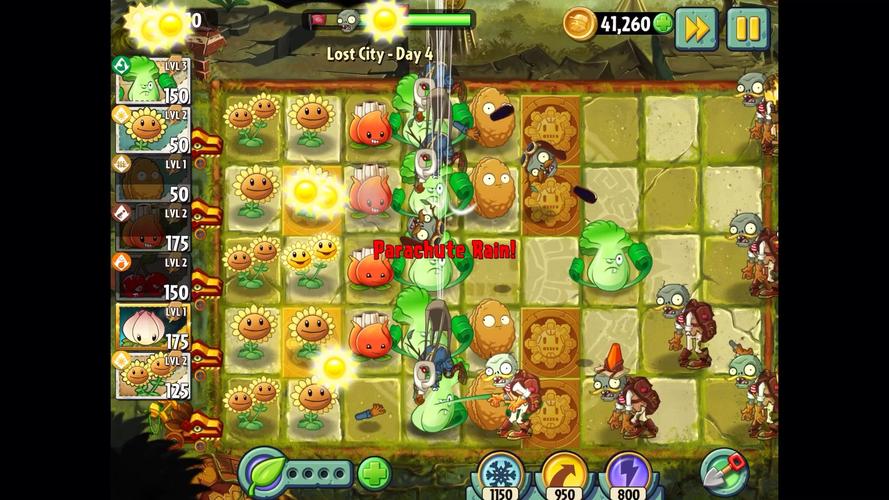Select the red plant seed packet costing 175
The width and height of the screenshot is (889, 500).
152,228
